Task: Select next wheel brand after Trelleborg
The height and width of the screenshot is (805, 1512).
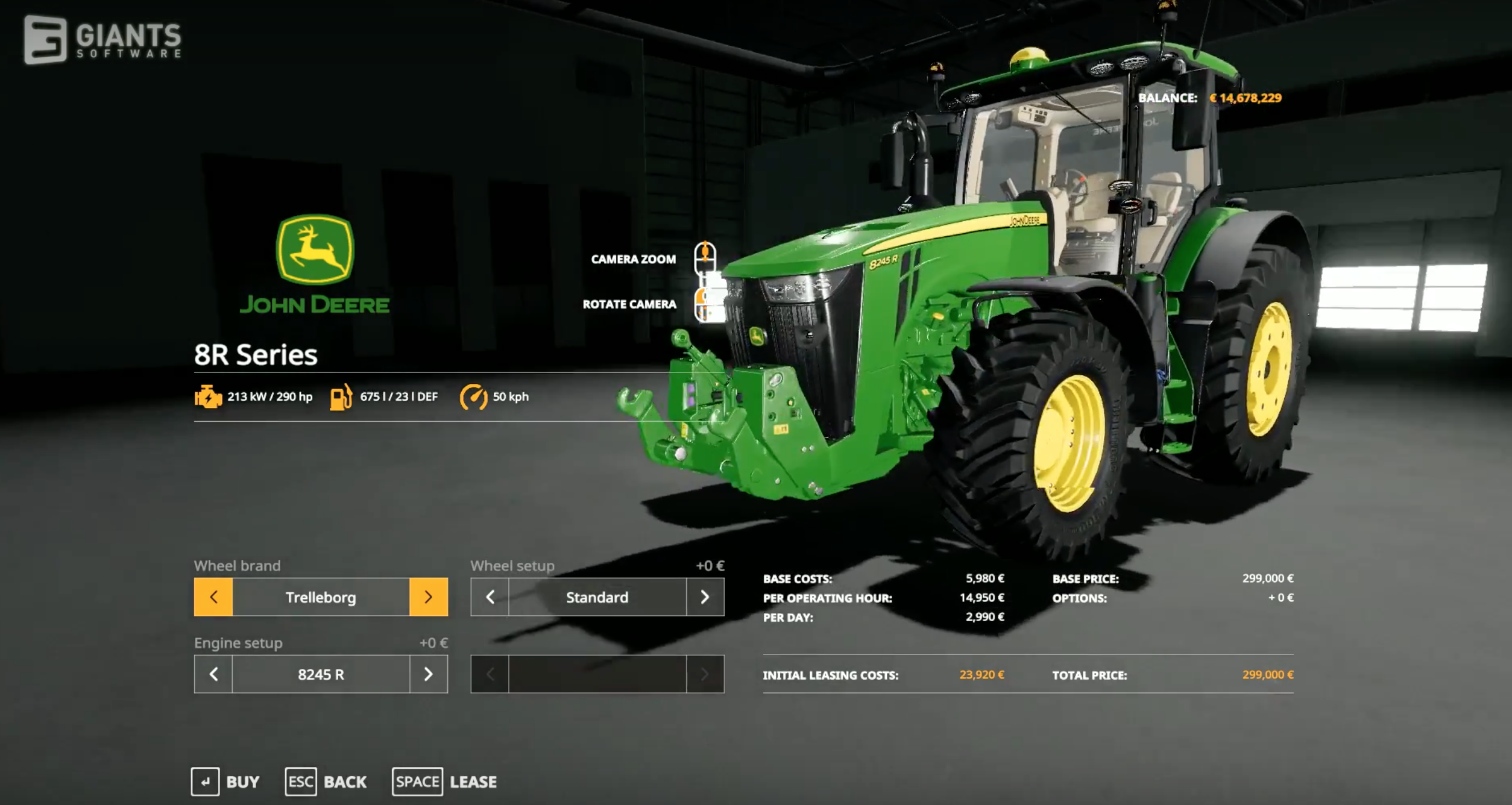Action: click(x=428, y=597)
